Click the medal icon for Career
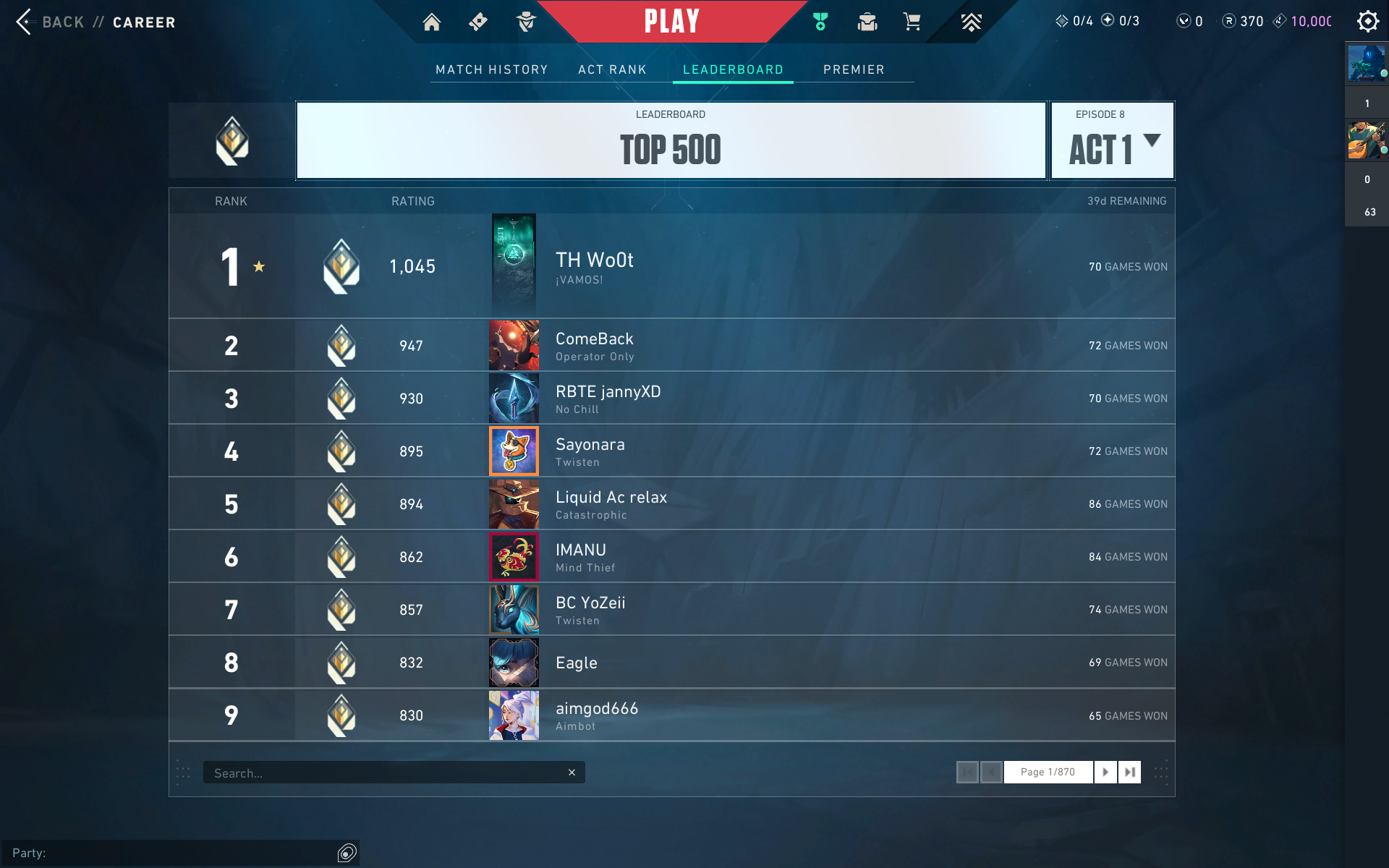1389x868 pixels. coord(820,22)
